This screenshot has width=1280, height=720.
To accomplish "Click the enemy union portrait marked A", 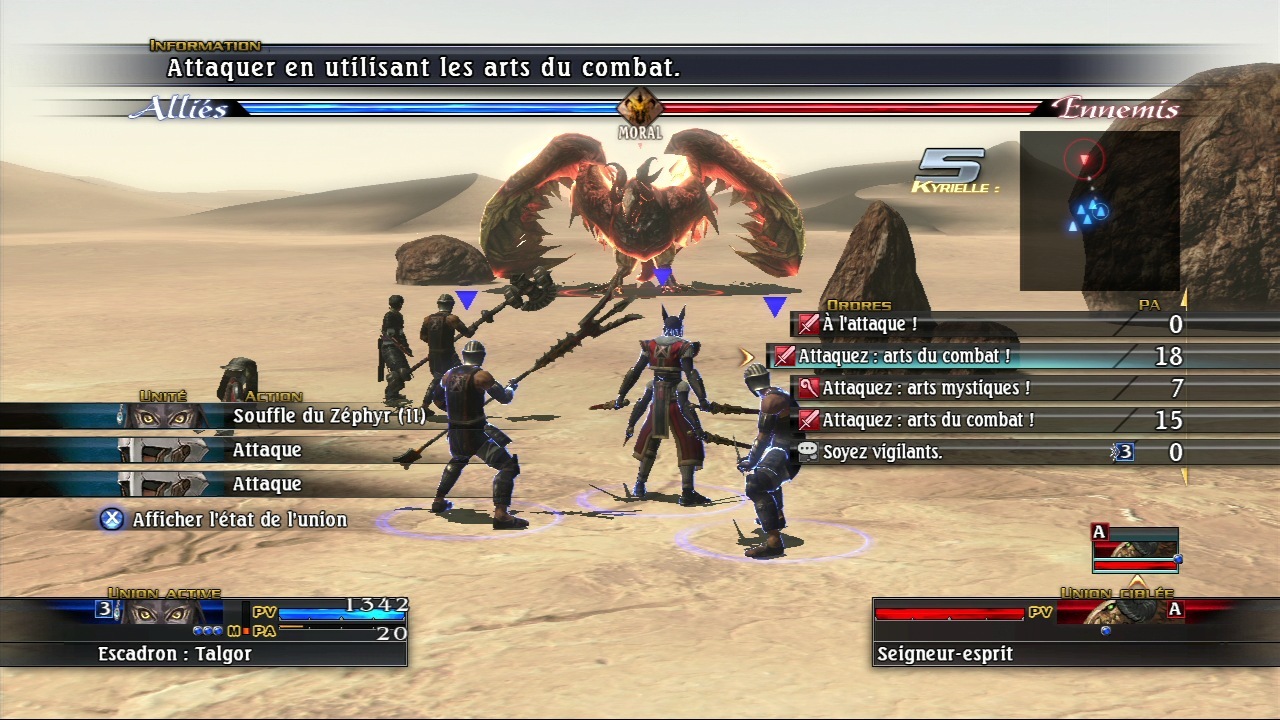I will pyautogui.click(x=1135, y=550).
